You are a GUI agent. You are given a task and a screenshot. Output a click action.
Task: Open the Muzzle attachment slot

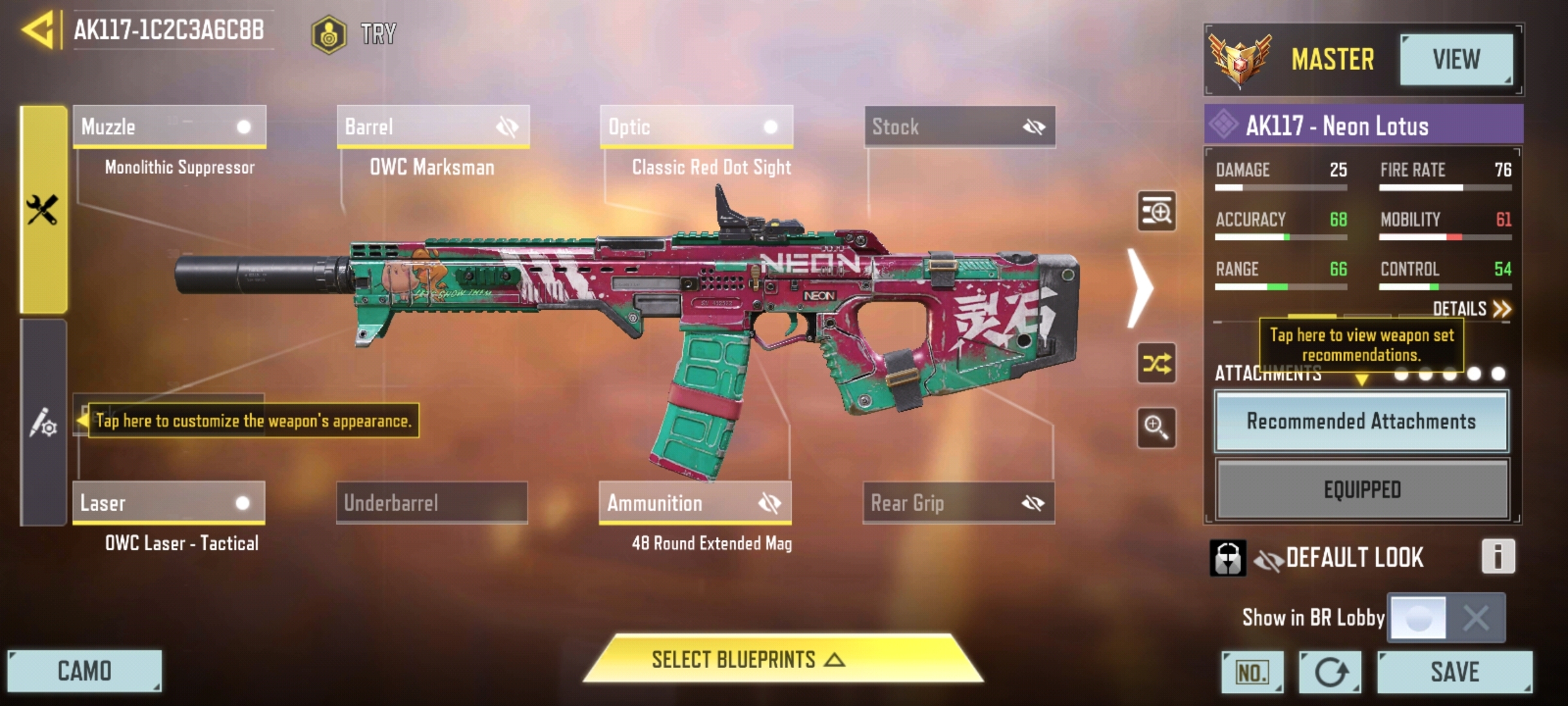(169, 126)
